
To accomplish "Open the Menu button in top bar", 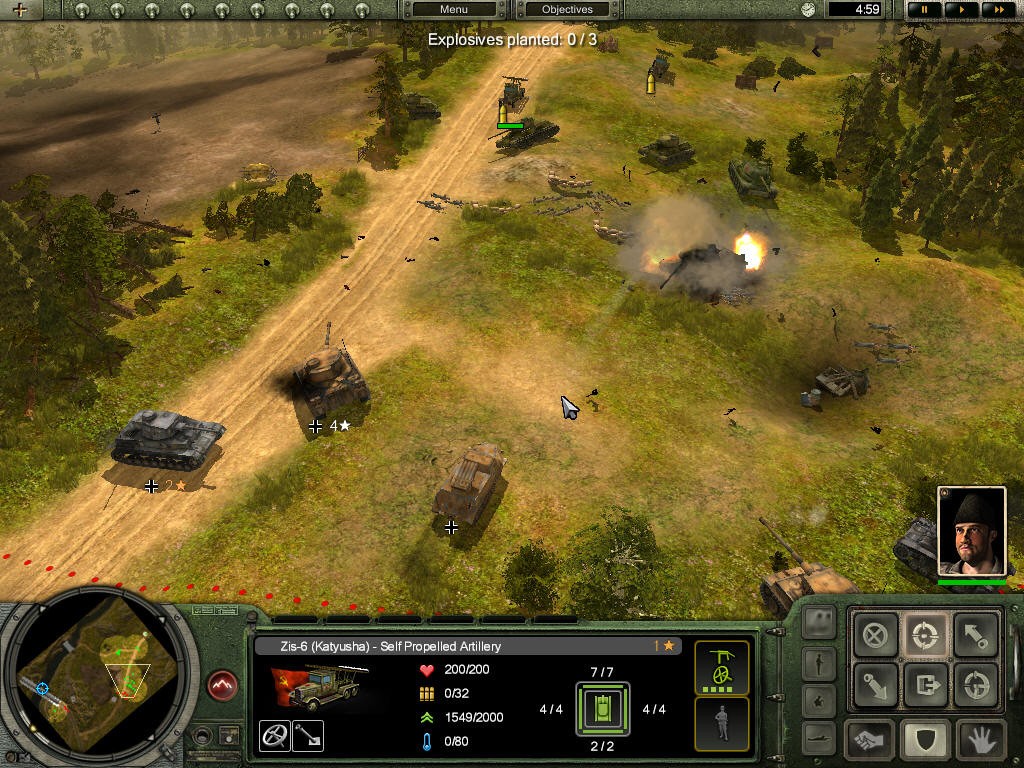I will point(453,9).
